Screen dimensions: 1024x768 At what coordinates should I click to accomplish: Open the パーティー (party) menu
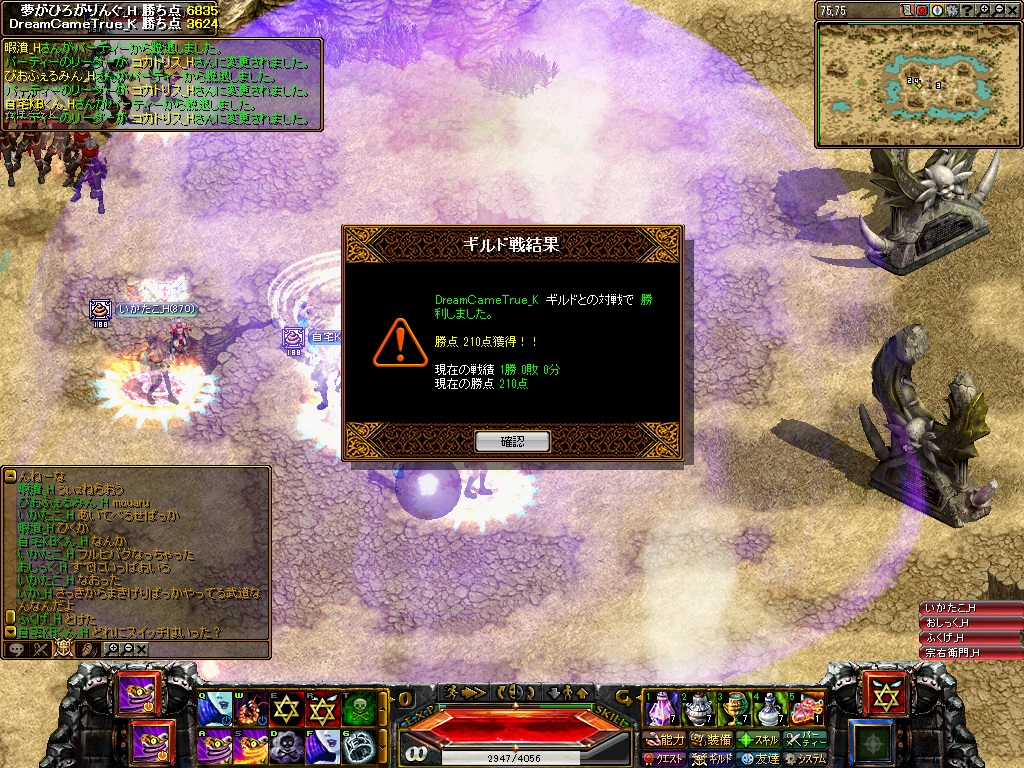tap(804, 740)
